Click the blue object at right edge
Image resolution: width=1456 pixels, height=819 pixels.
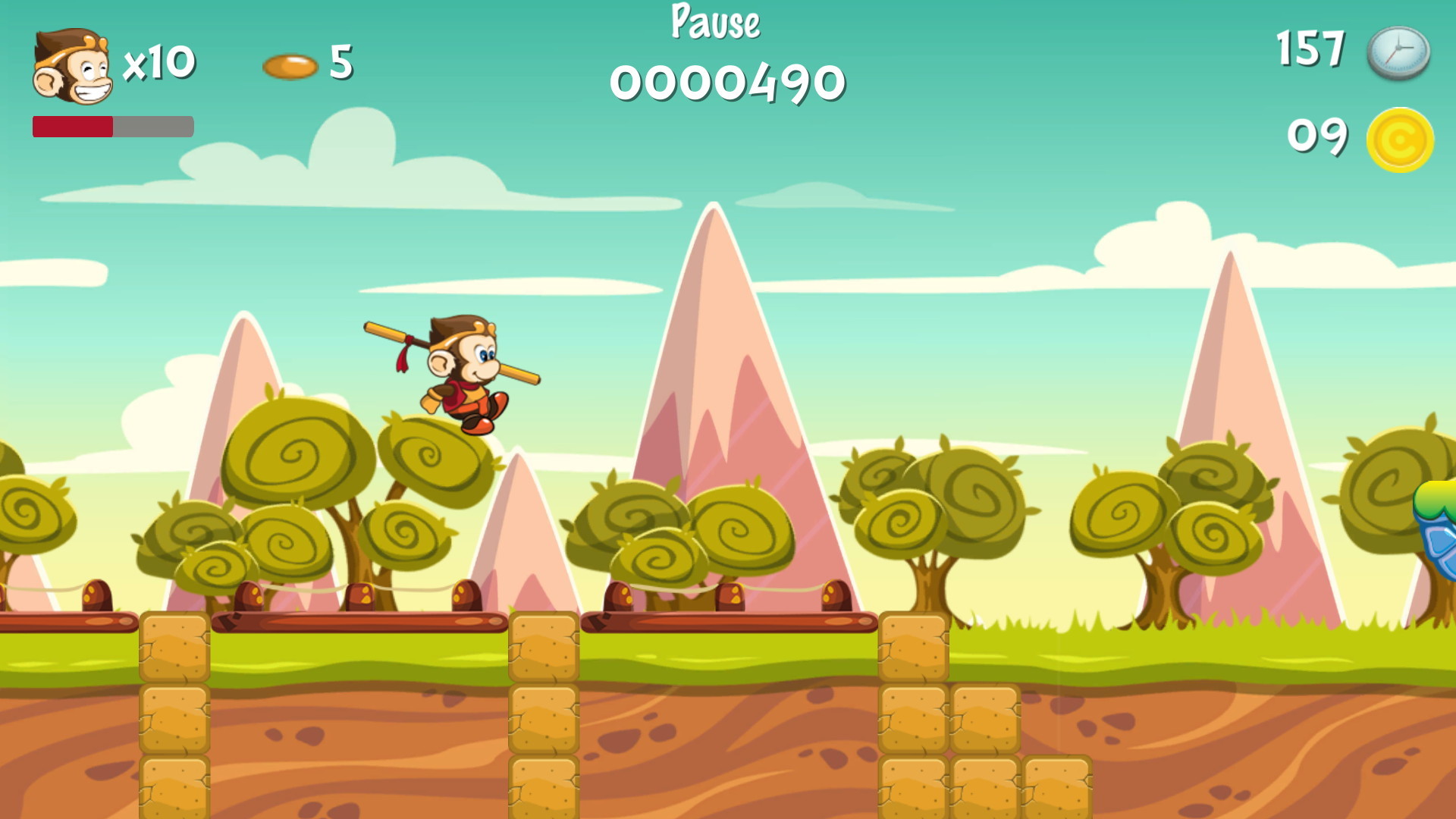pos(1441,546)
